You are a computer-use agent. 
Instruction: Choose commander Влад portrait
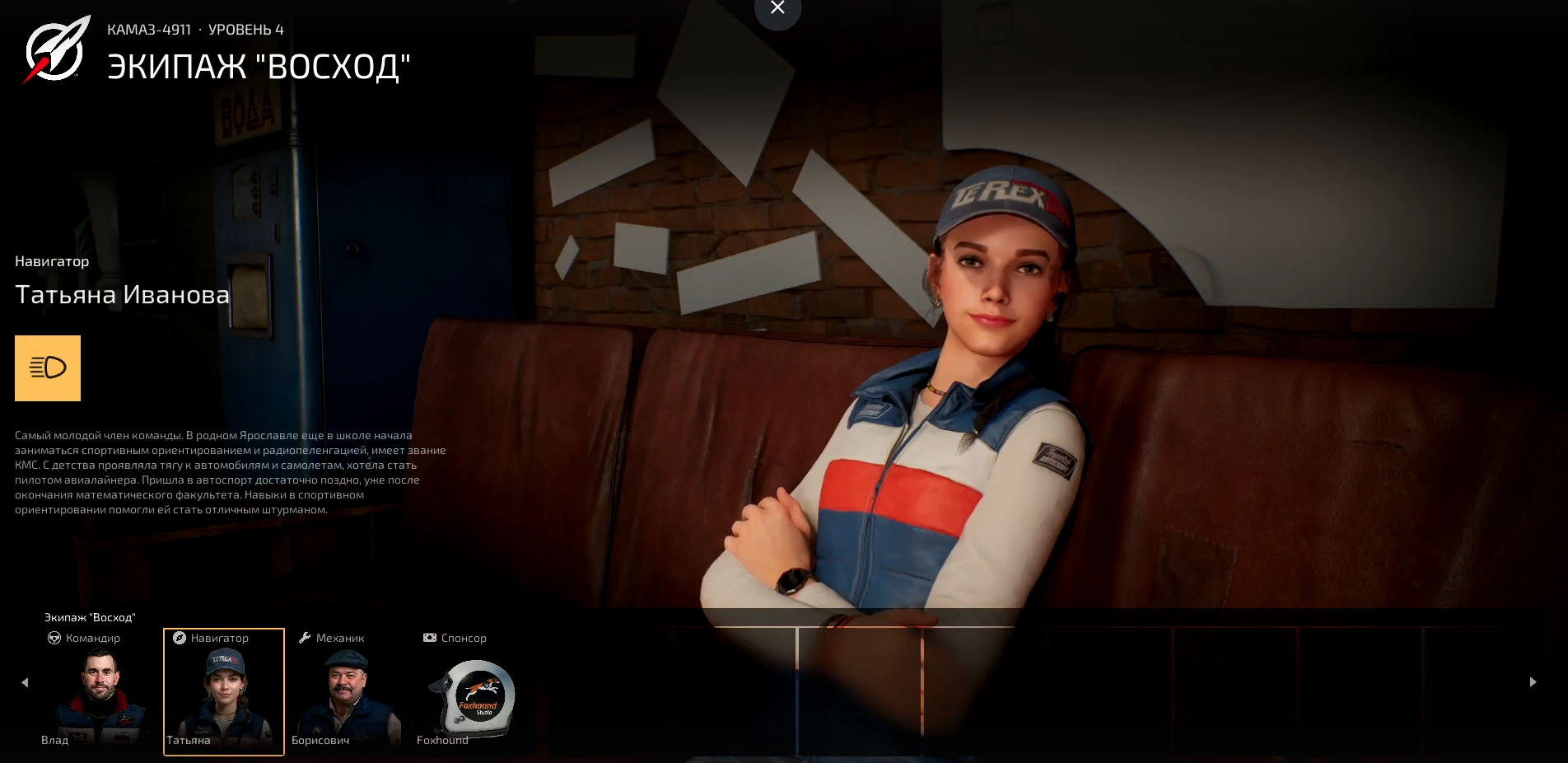click(100, 692)
